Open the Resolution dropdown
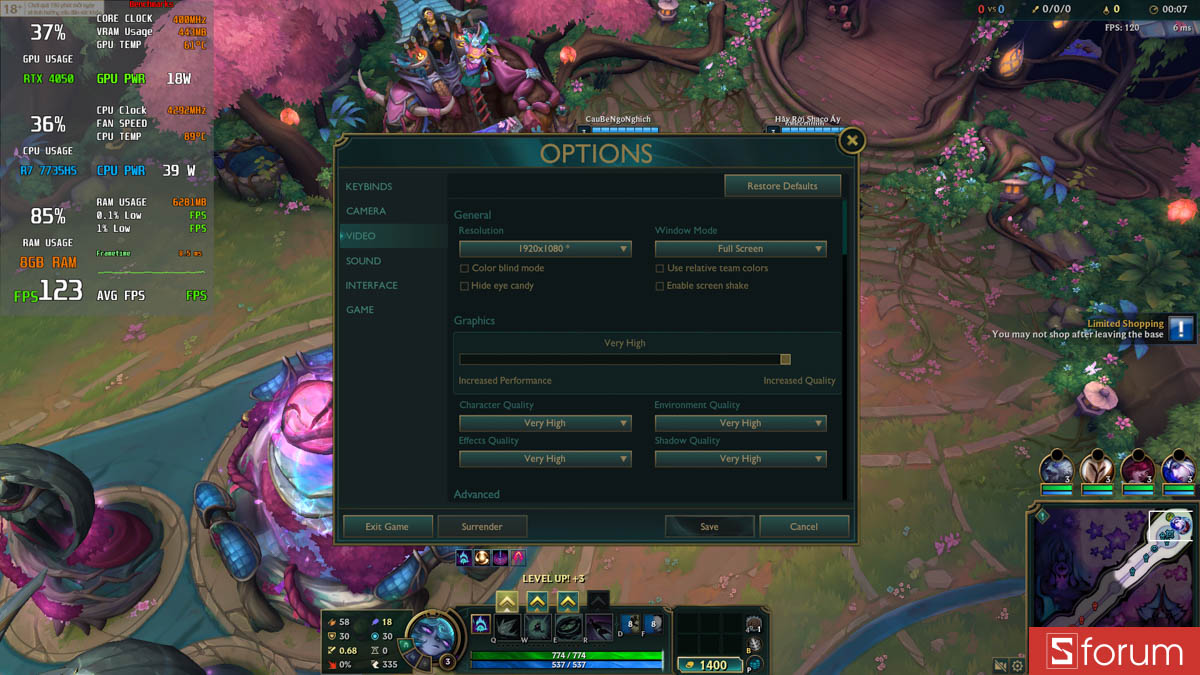This screenshot has height=675, width=1200. coord(545,249)
